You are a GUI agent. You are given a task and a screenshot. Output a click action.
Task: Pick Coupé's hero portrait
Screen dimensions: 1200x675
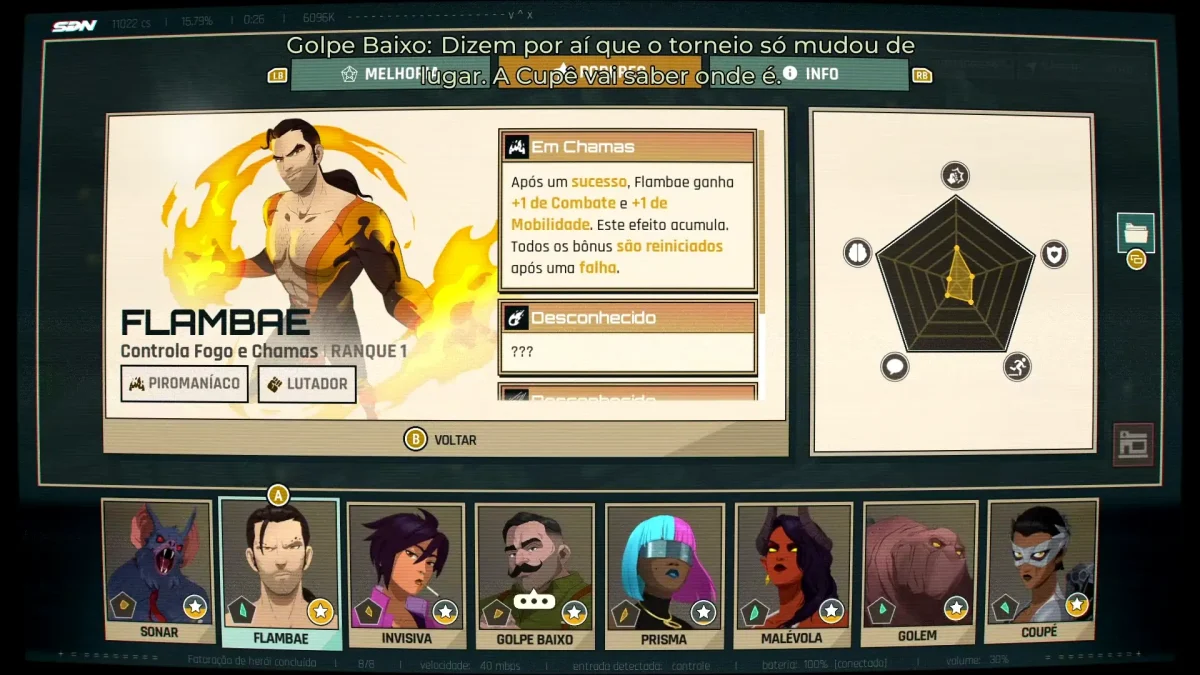click(x=1041, y=568)
